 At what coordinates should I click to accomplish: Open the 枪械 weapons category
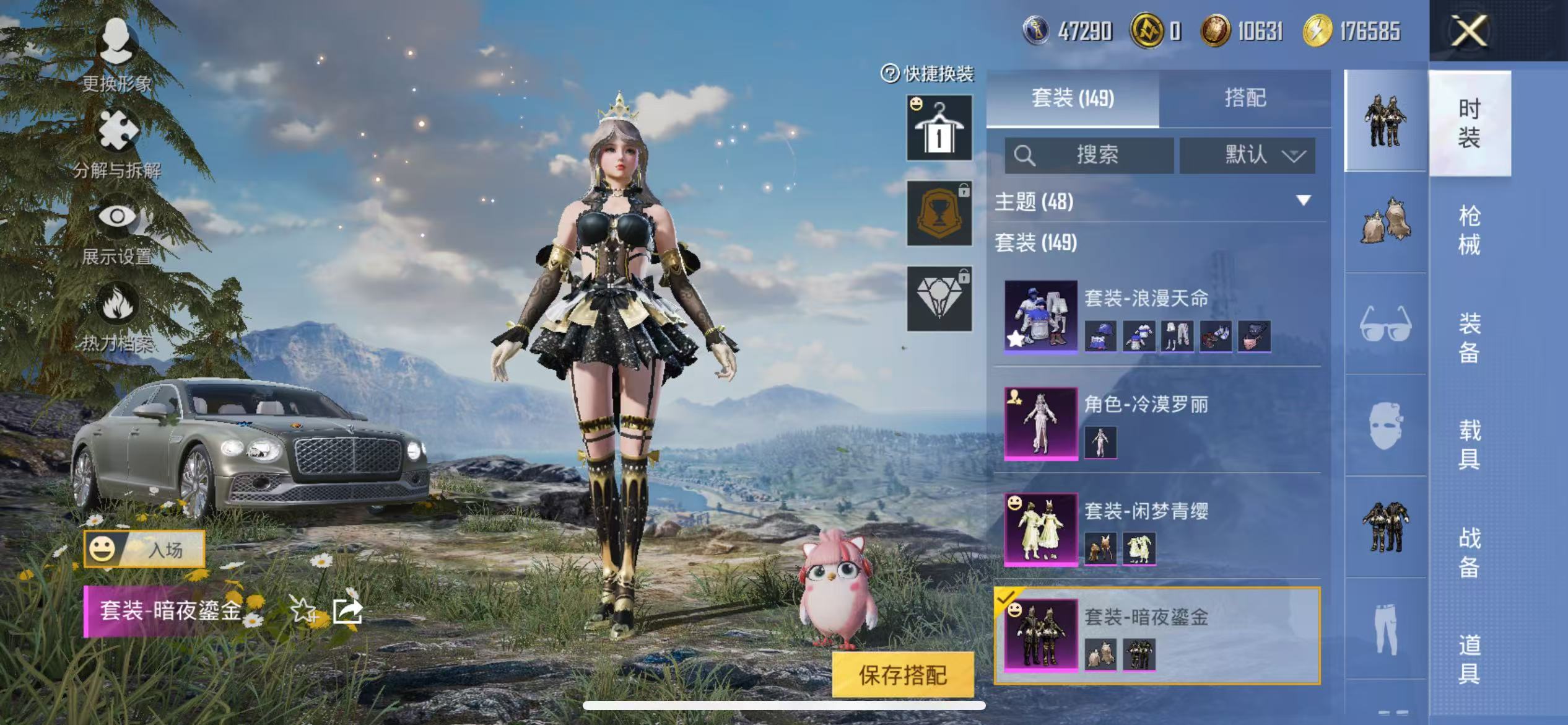click(x=1469, y=230)
